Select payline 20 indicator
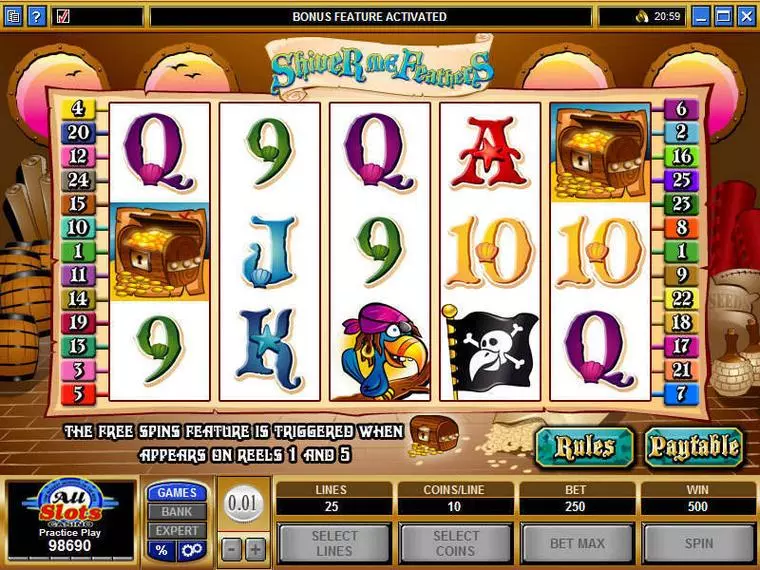Viewport: 760px width, 570px height. (x=79, y=132)
